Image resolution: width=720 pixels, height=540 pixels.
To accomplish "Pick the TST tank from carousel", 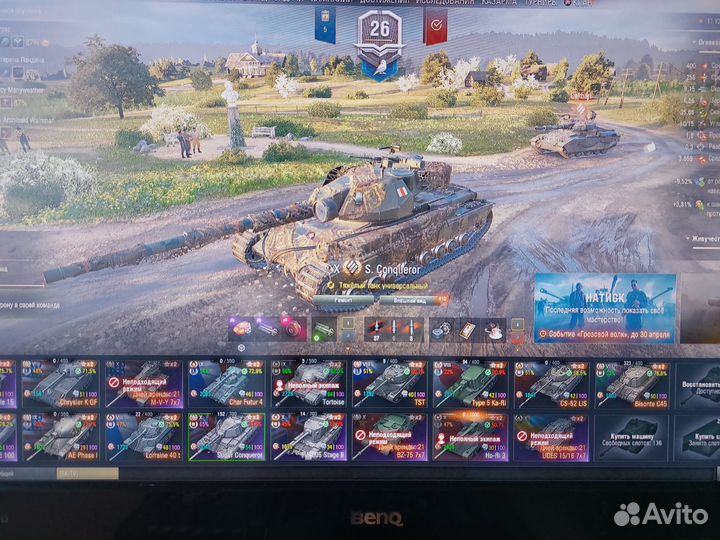I will pyautogui.click(x=388, y=384).
